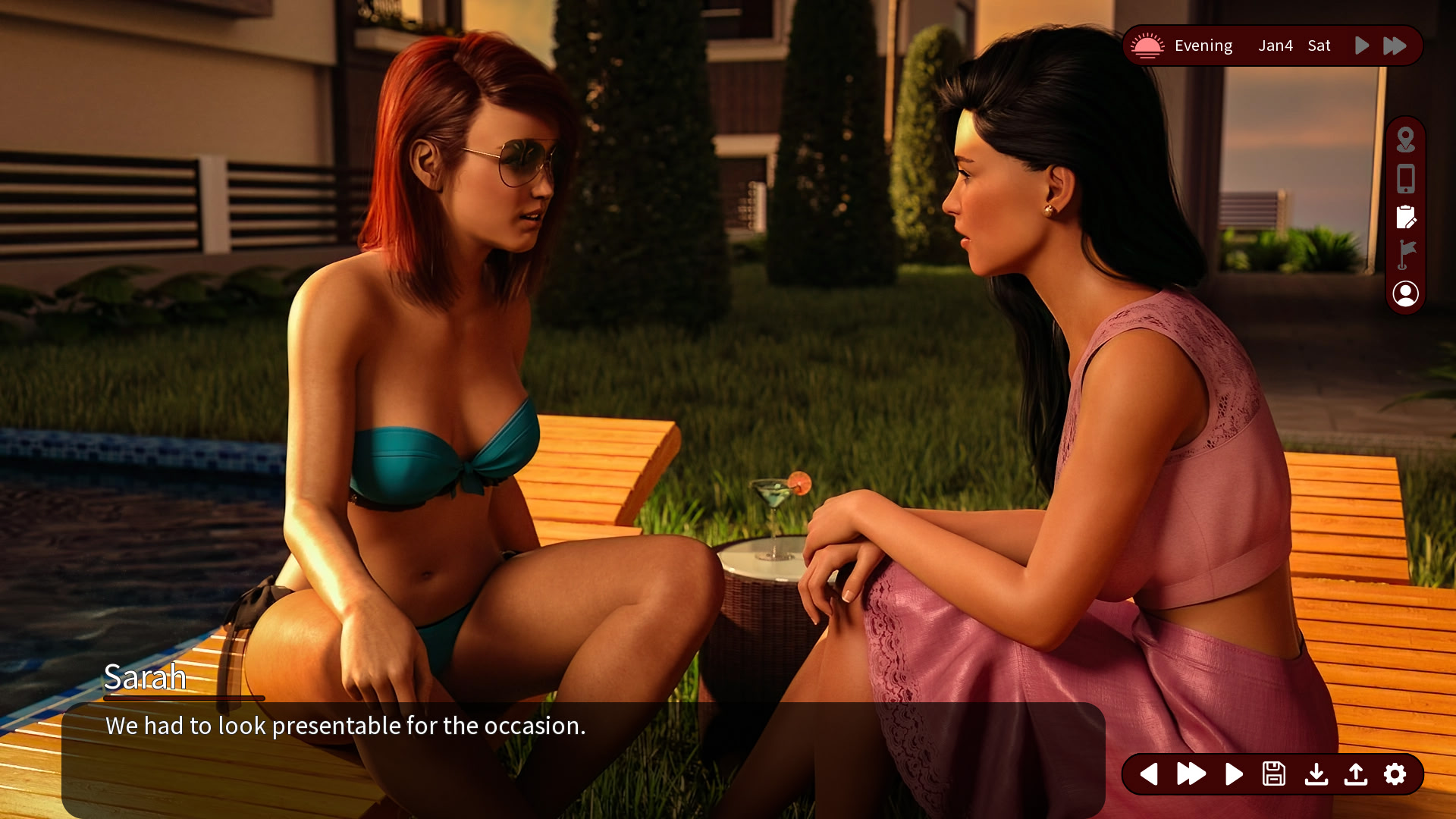Skip time with the double arrow button
1456x819 pixels.
(x=1395, y=45)
